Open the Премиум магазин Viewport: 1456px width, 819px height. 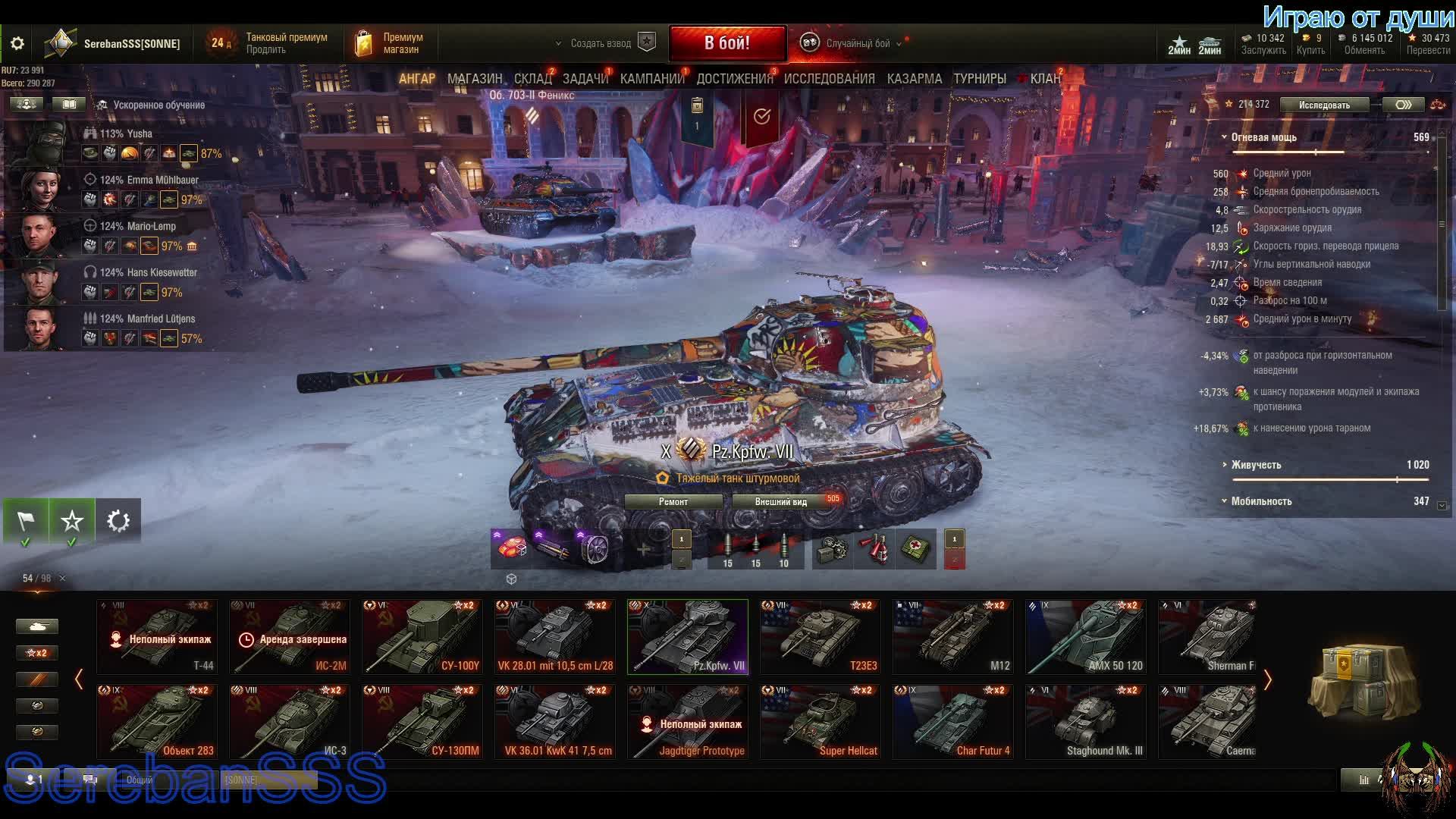tap(389, 43)
